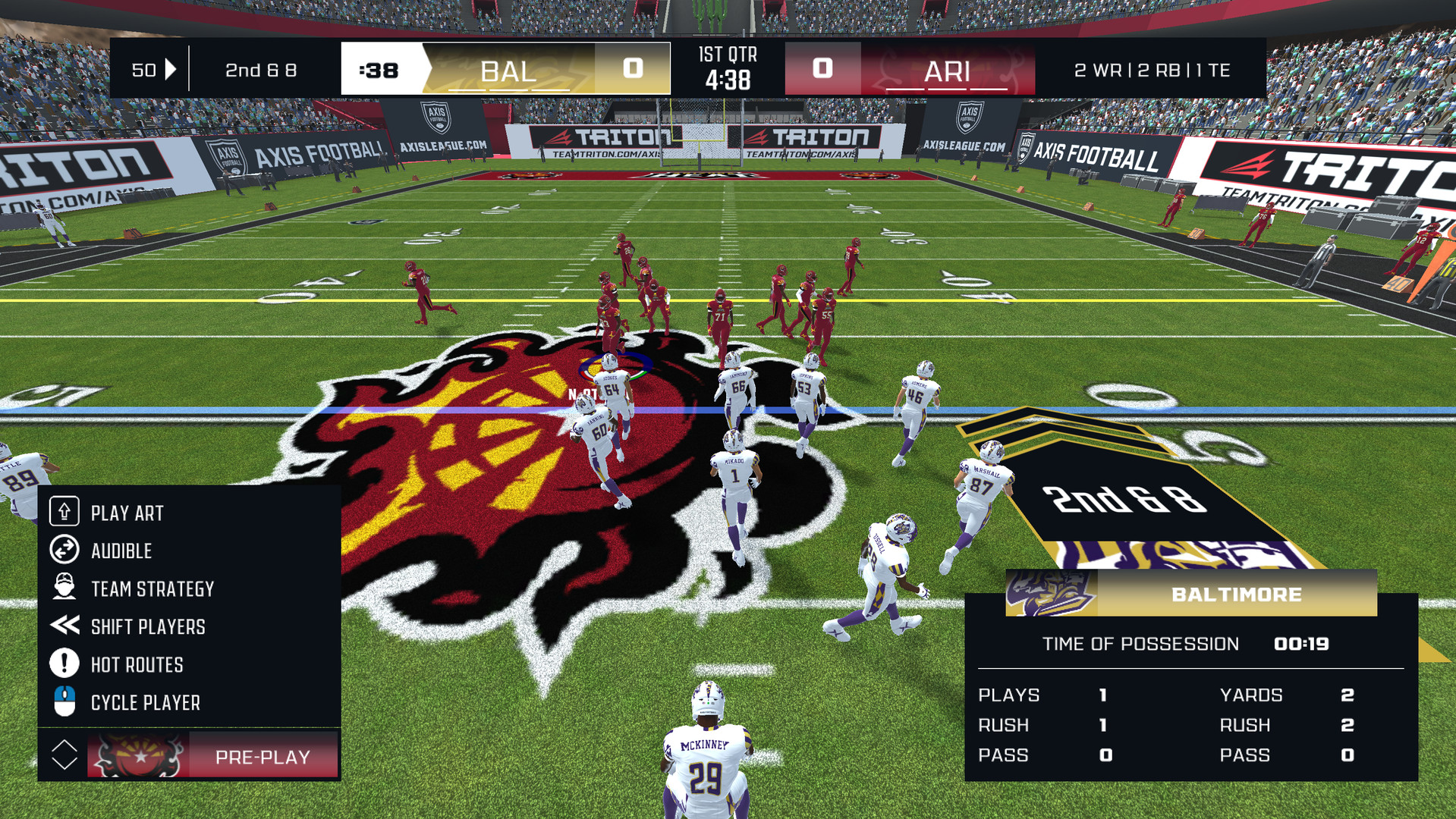This screenshot has height=819, width=1456.
Task: Toggle the ARI score possession highlight
Action: point(823,68)
